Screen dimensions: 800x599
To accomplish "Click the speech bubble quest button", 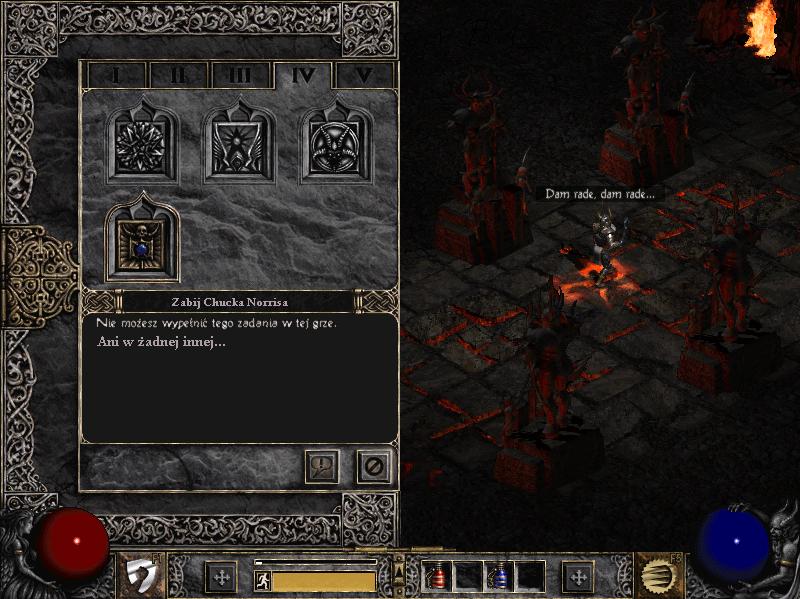I will coord(322,466).
